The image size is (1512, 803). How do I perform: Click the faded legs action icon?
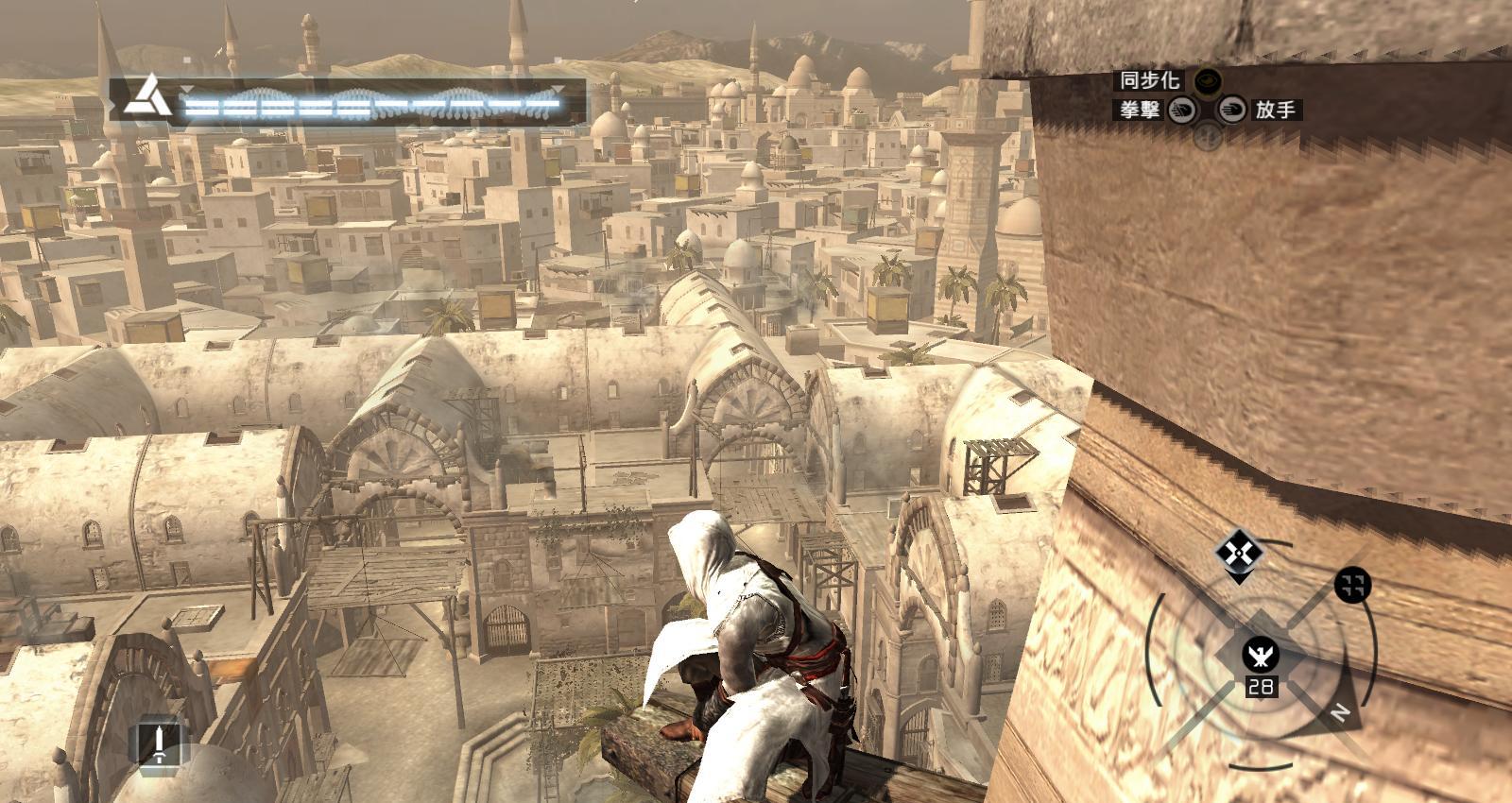(1207, 138)
